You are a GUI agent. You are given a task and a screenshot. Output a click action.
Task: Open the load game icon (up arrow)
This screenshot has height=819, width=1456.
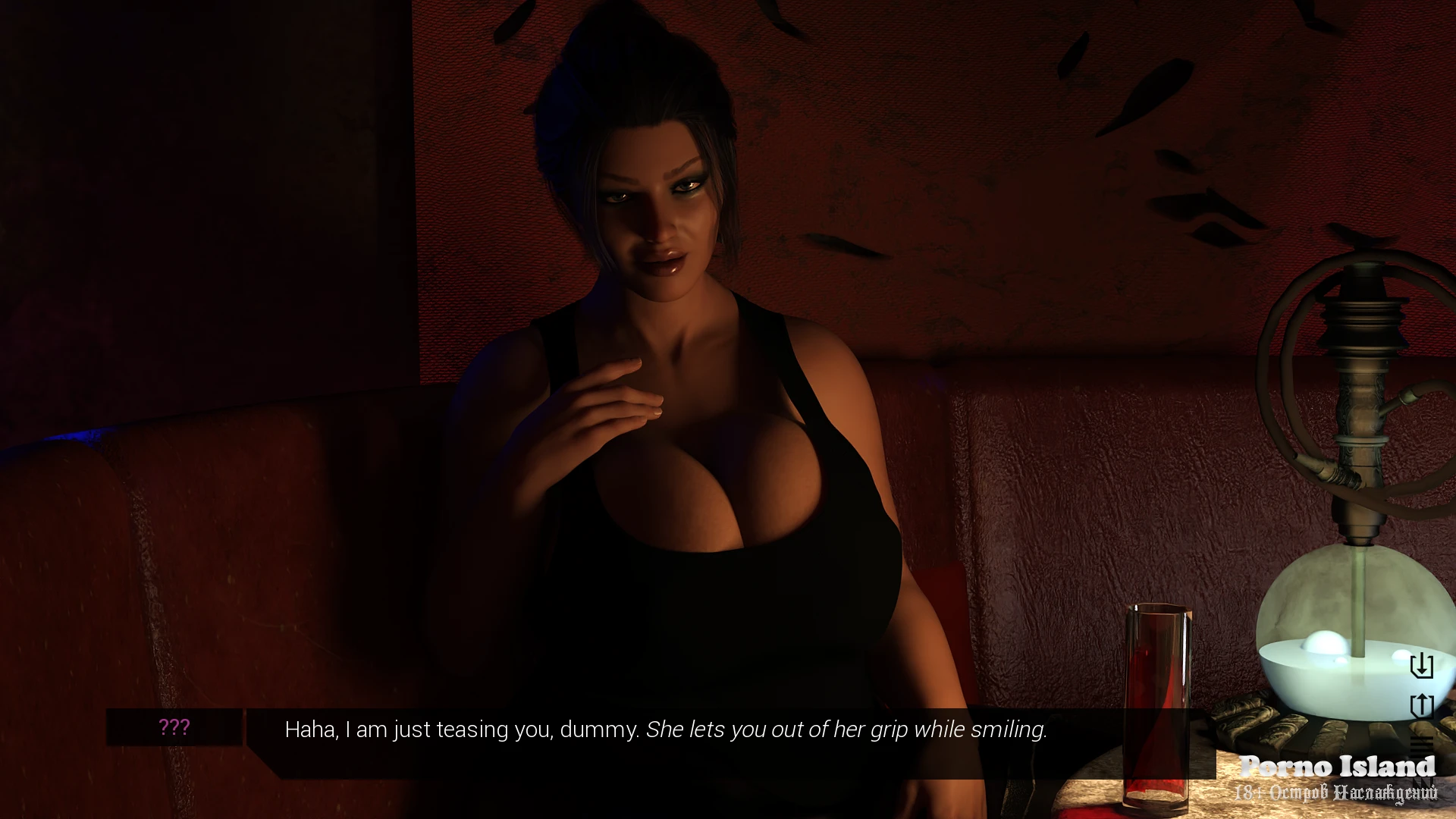(x=1421, y=705)
